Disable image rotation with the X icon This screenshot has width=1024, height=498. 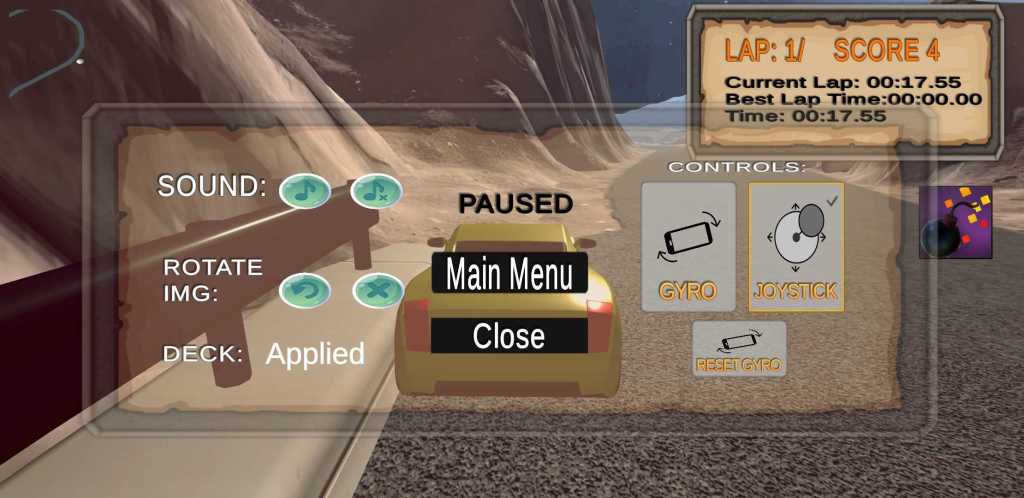click(378, 291)
